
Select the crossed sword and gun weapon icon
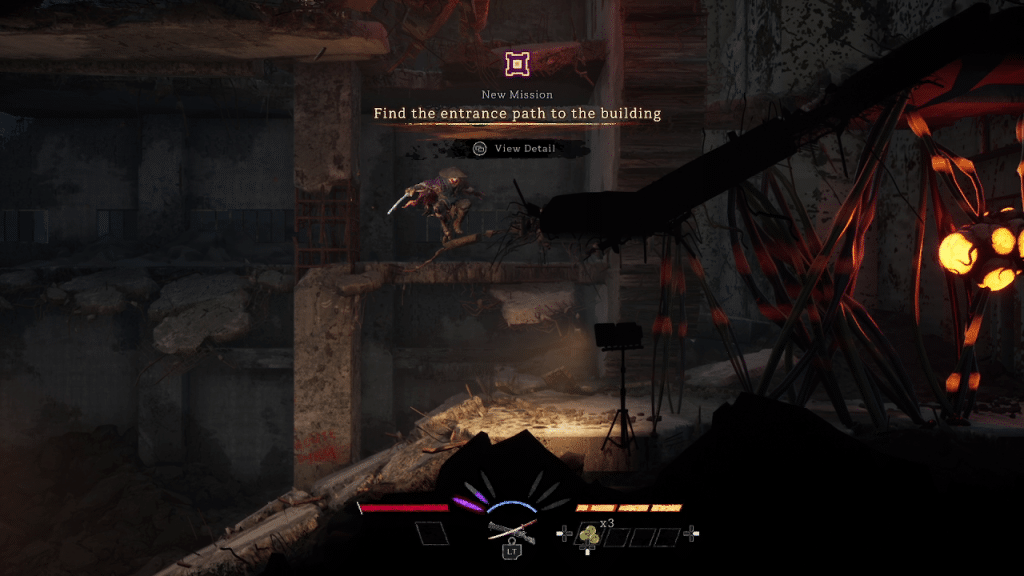point(511,532)
